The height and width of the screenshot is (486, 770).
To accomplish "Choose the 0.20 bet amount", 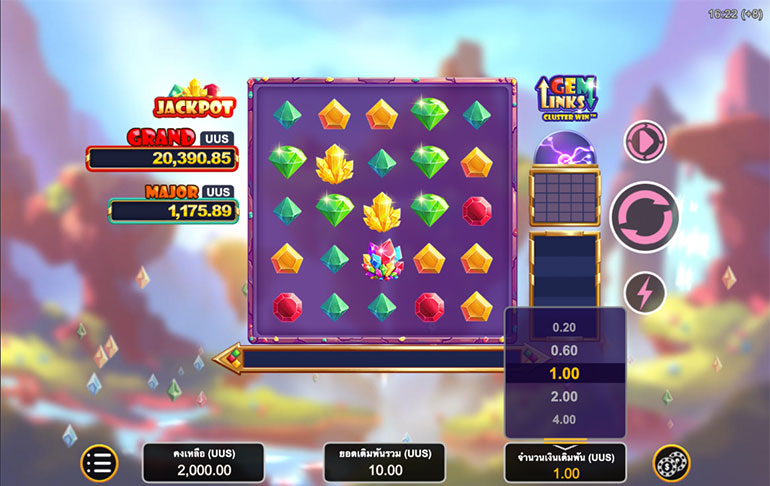I will (x=565, y=327).
